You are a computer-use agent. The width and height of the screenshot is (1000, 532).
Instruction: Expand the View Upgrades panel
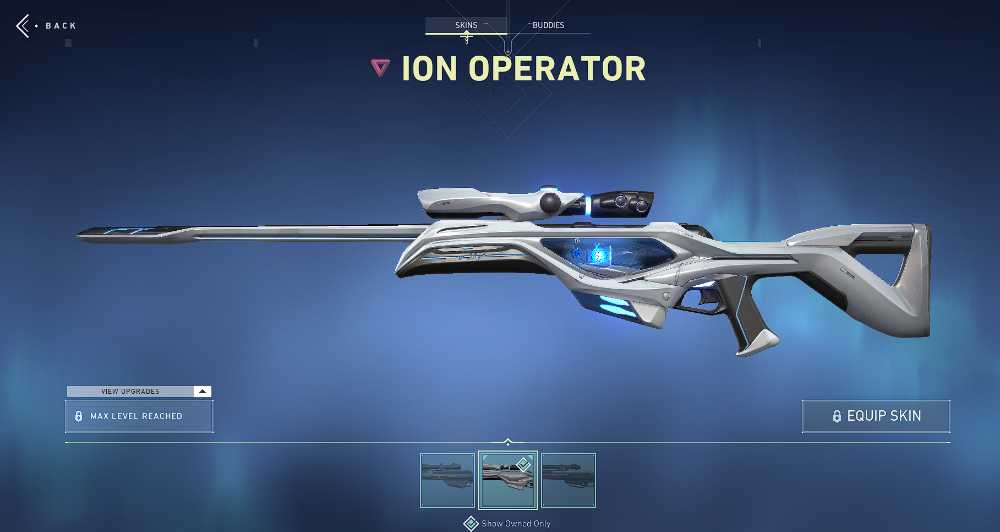pyautogui.click(x=139, y=391)
